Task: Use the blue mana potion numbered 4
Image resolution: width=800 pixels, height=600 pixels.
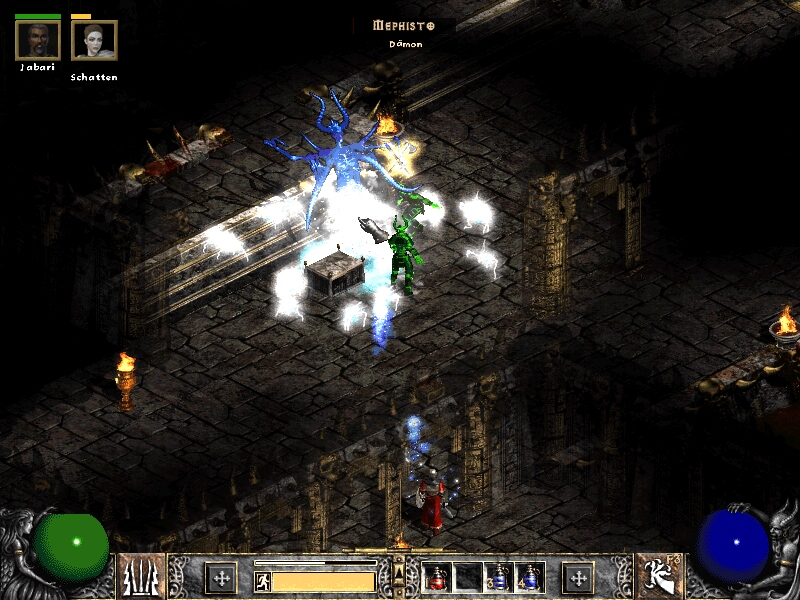Action: (x=529, y=577)
